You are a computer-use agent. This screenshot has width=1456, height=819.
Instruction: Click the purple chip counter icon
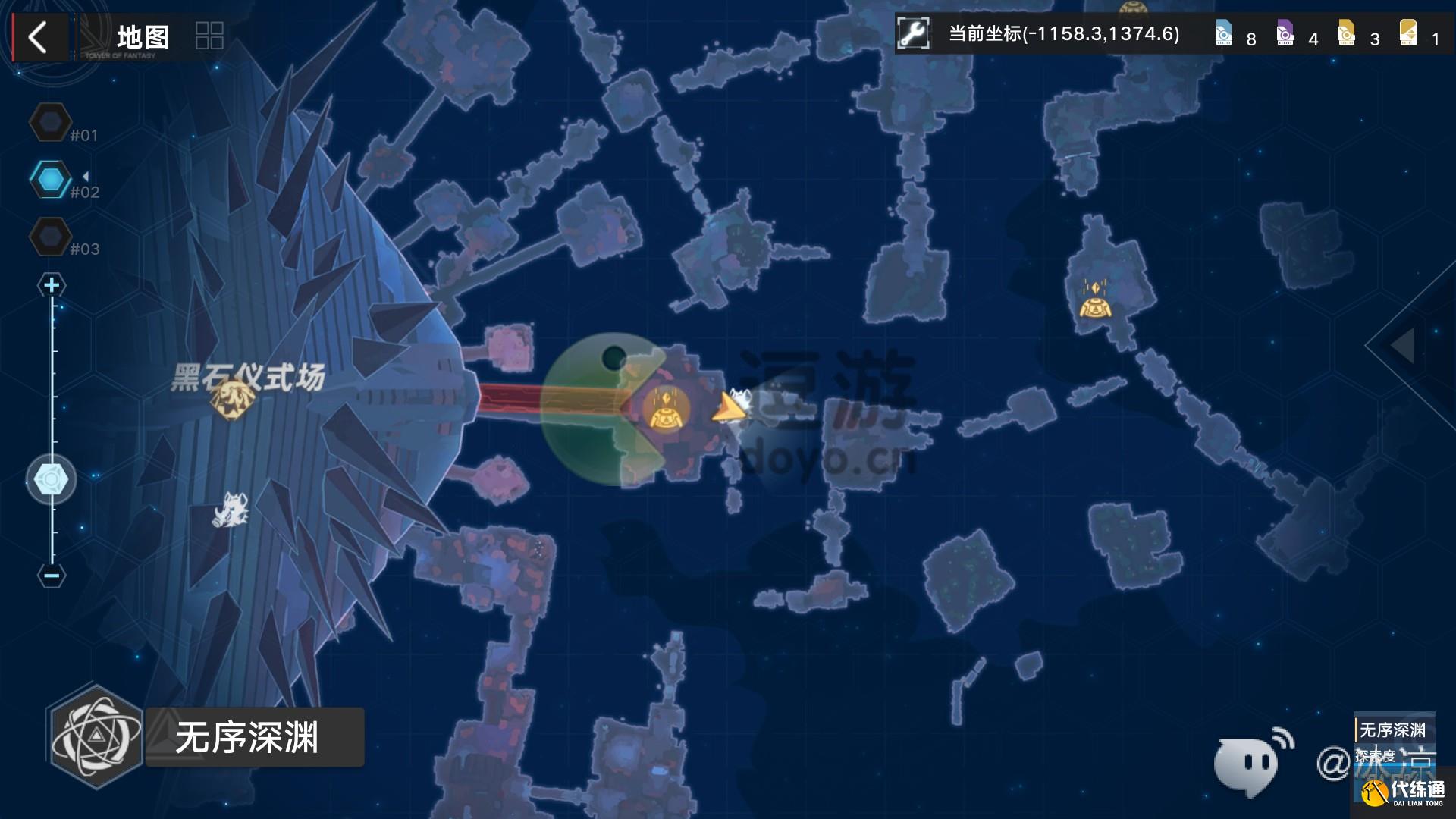click(x=1285, y=34)
